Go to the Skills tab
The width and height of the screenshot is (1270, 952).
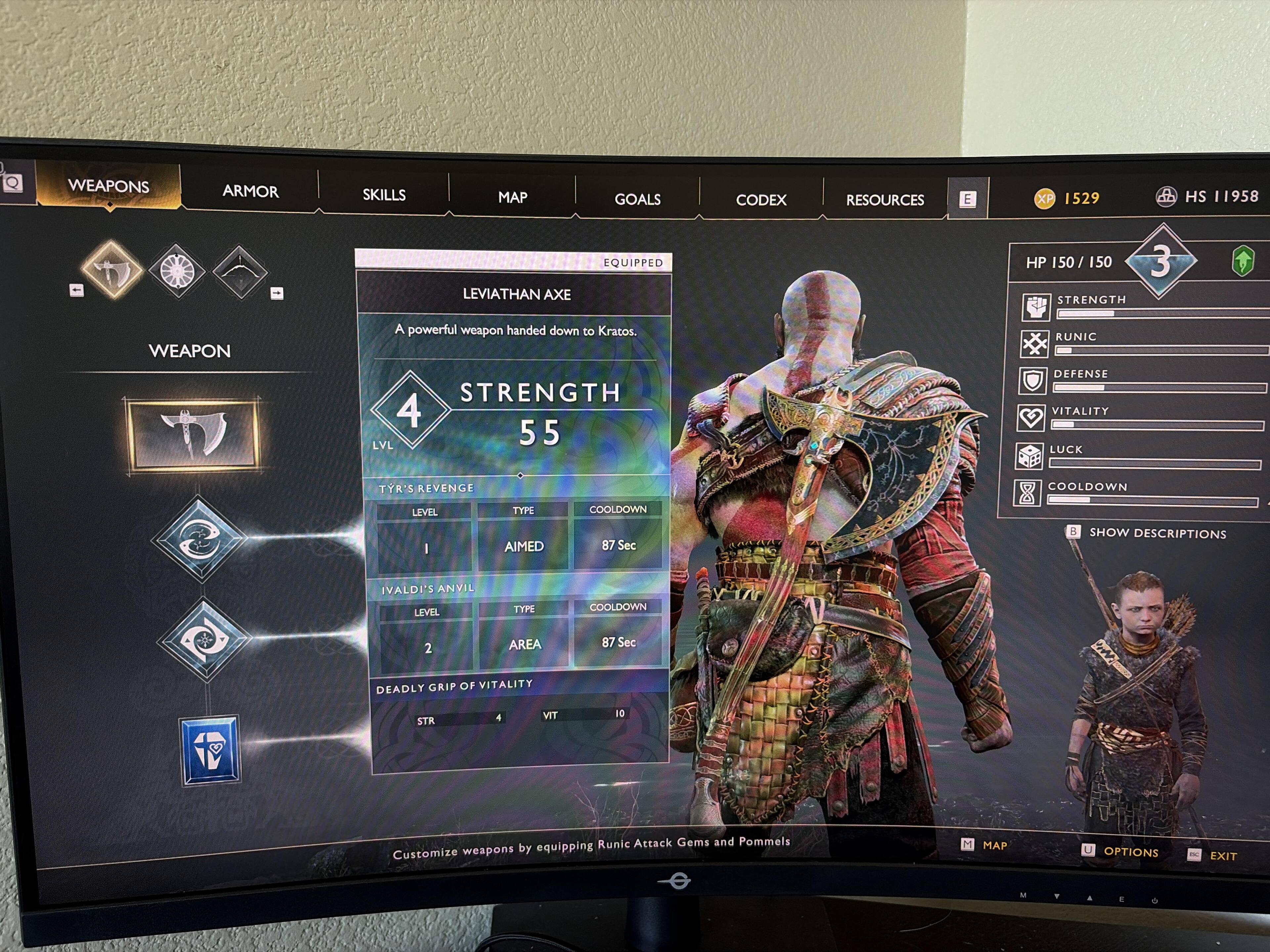pyautogui.click(x=384, y=195)
